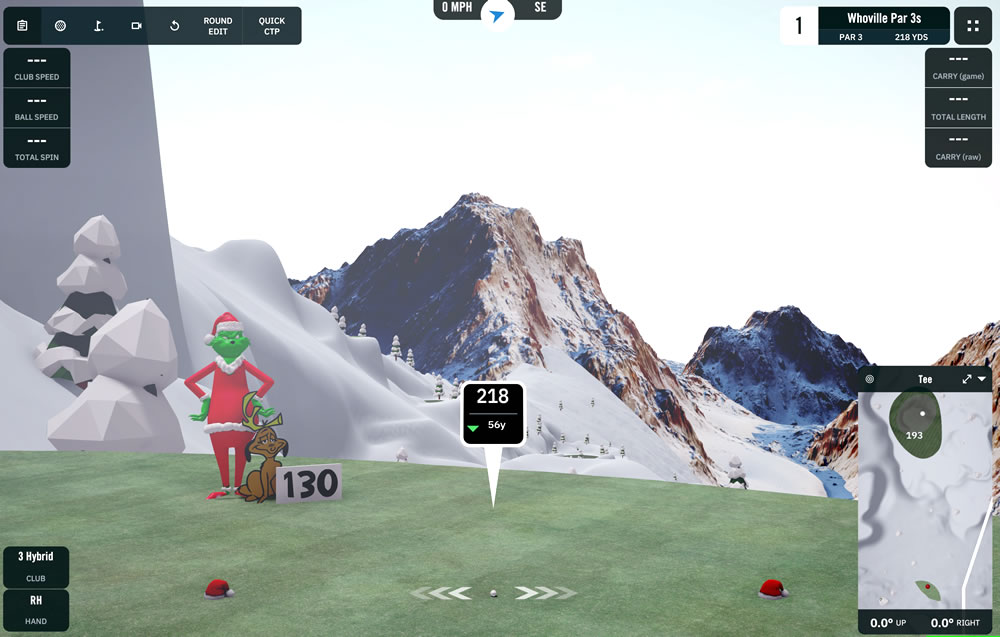Click the minimap overhead course view

click(927, 500)
